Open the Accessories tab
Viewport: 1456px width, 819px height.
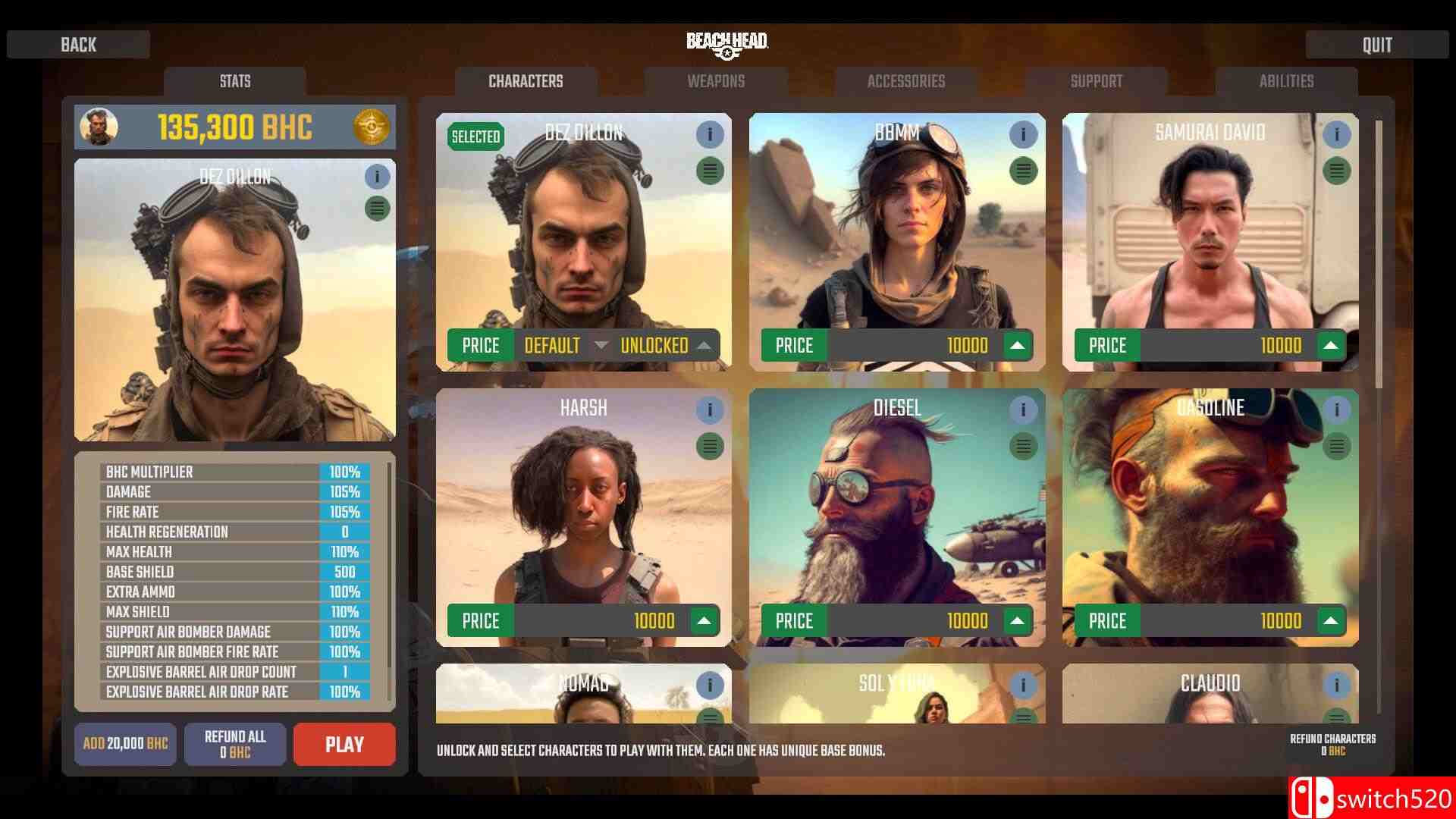[x=905, y=81]
